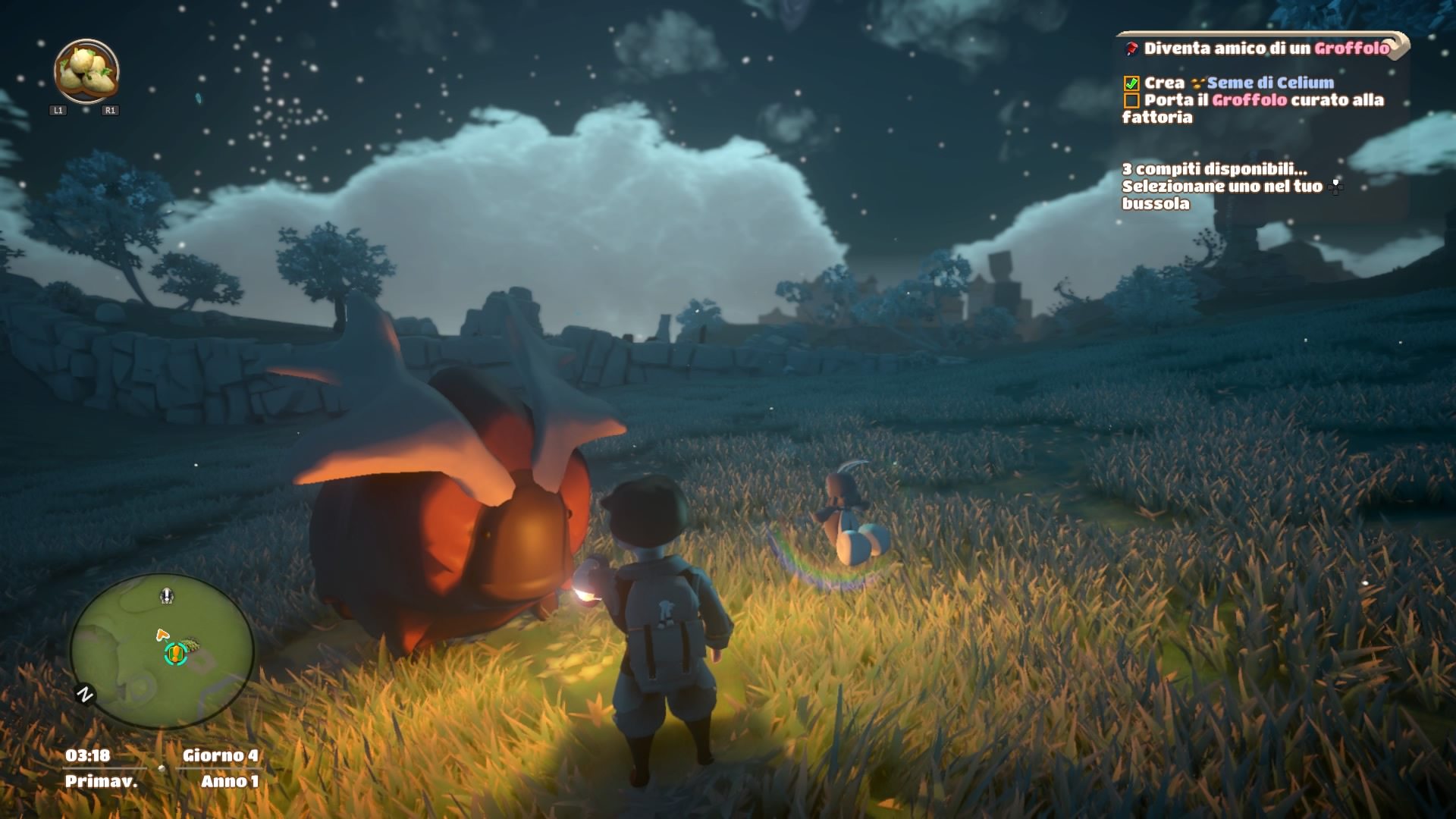The width and height of the screenshot is (1456, 819).
Task: Select the potato bag item icon
Action: (86, 72)
